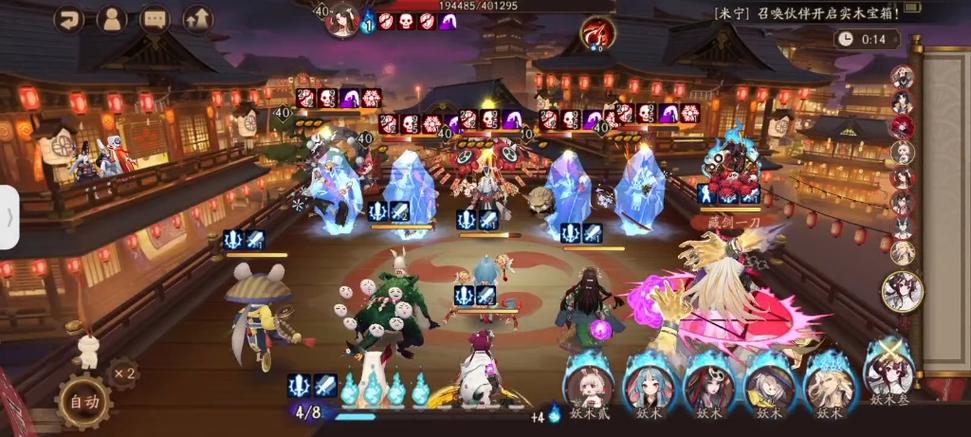971x437 pixels.
Task: Open the chat speech-bubble button
Action: pos(155,18)
